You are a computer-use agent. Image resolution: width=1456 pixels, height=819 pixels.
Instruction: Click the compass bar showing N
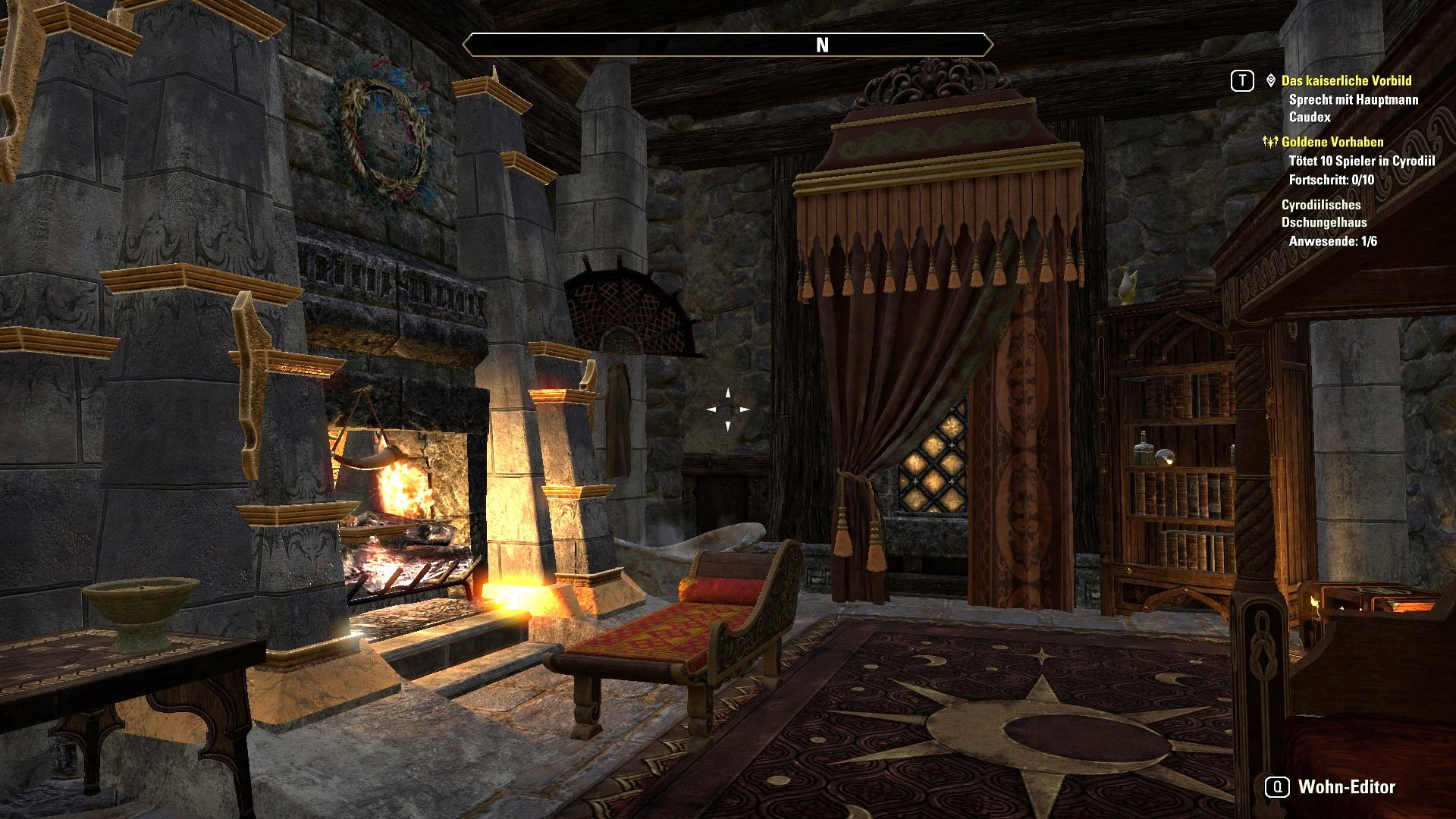727,45
